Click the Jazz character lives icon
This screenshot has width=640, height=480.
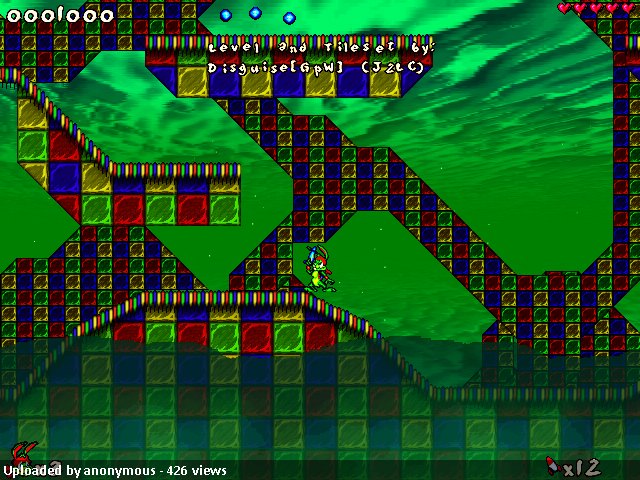coord(21,455)
